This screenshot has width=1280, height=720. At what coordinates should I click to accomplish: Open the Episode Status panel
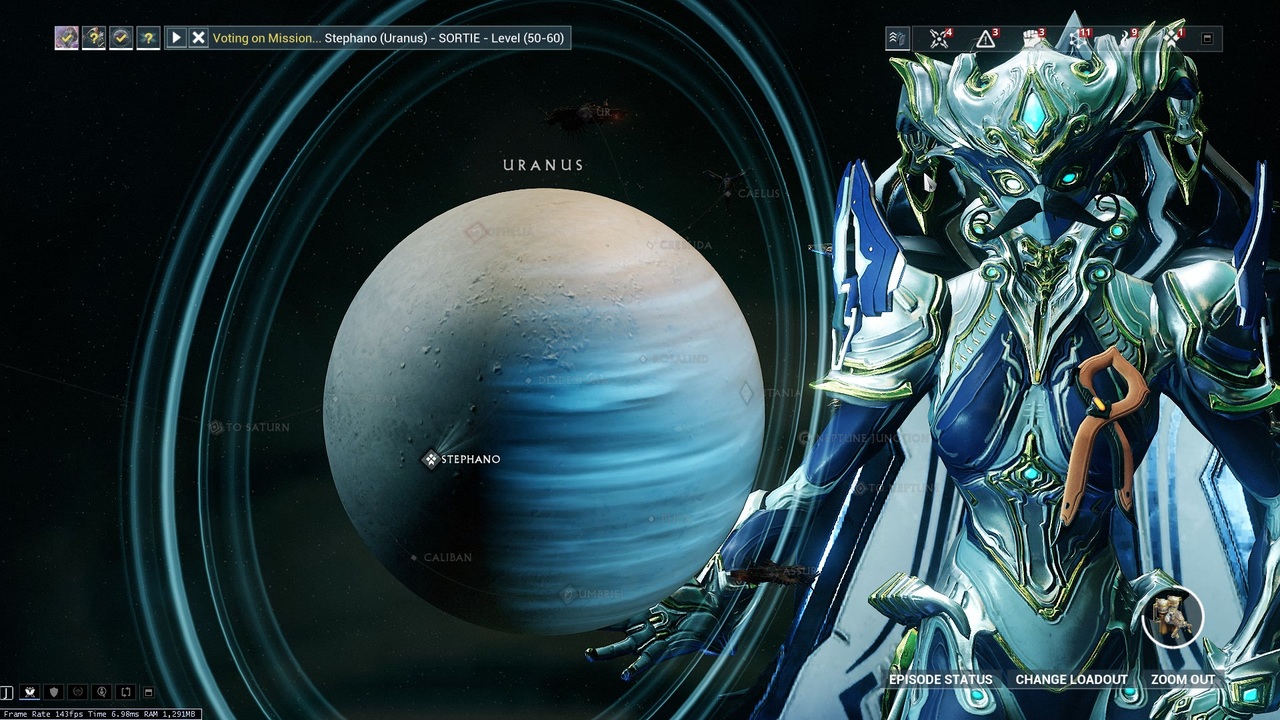[940, 679]
